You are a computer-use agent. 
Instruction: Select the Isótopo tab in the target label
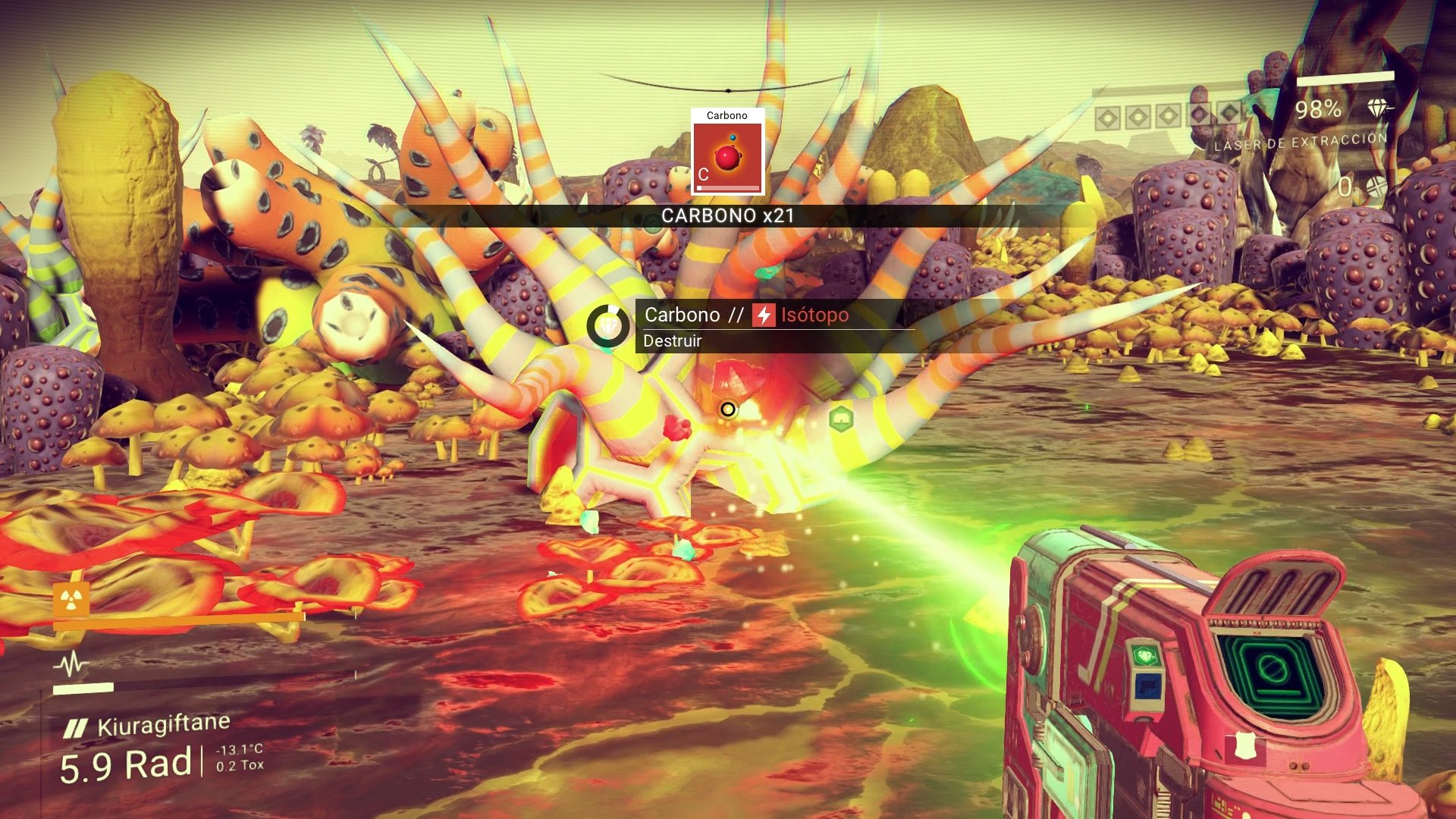point(815,315)
